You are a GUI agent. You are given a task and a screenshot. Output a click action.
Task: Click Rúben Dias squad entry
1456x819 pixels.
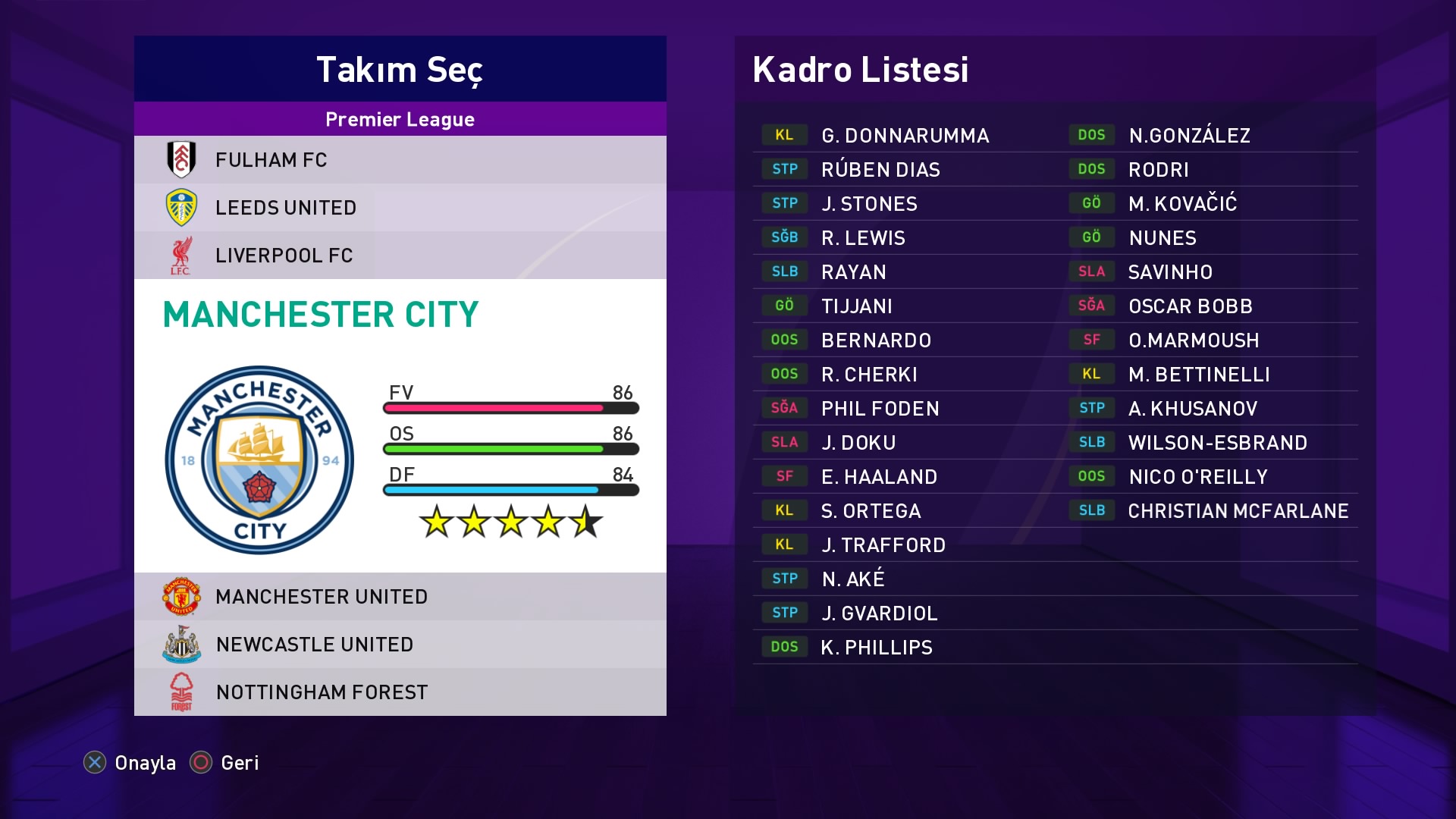coord(880,170)
